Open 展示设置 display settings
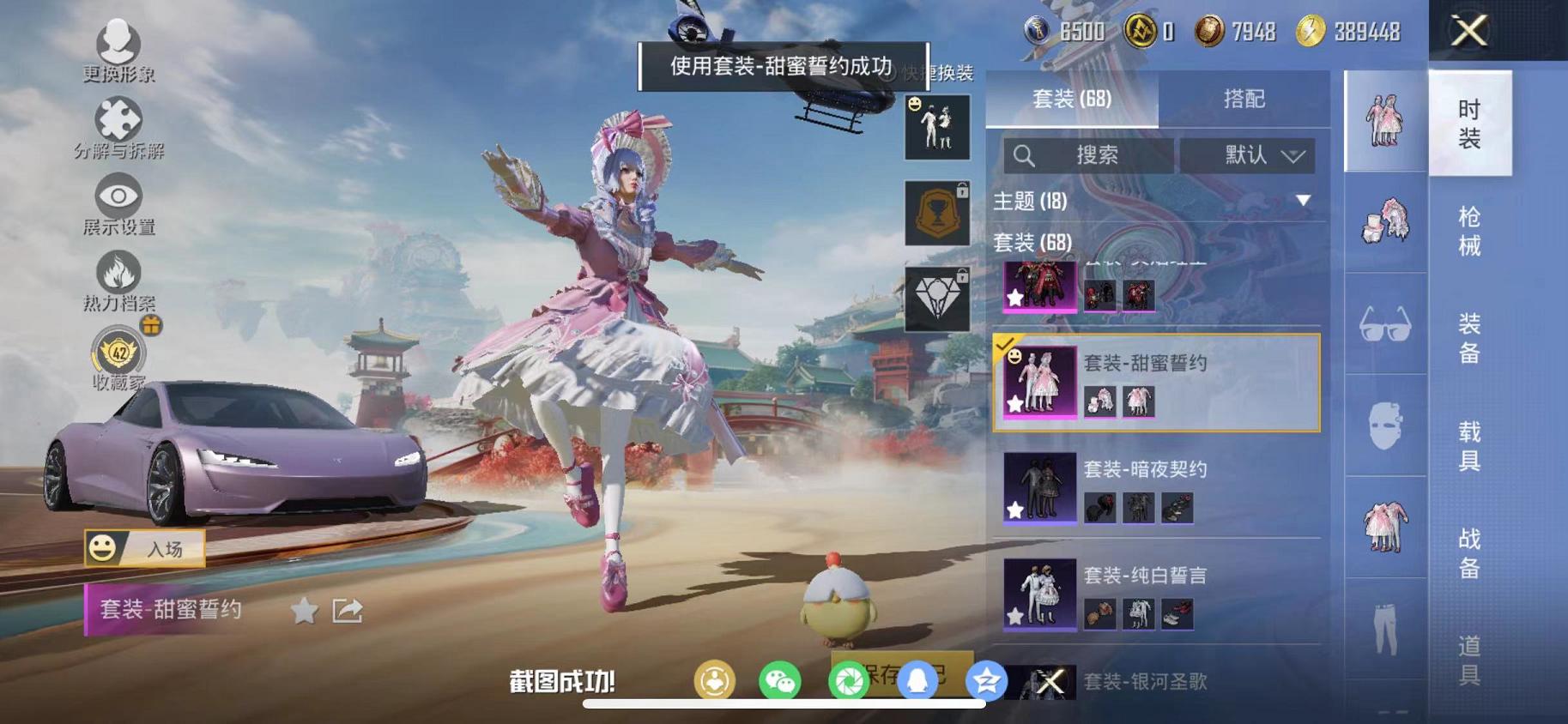This screenshot has height=724, width=1568. click(x=118, y=196)
